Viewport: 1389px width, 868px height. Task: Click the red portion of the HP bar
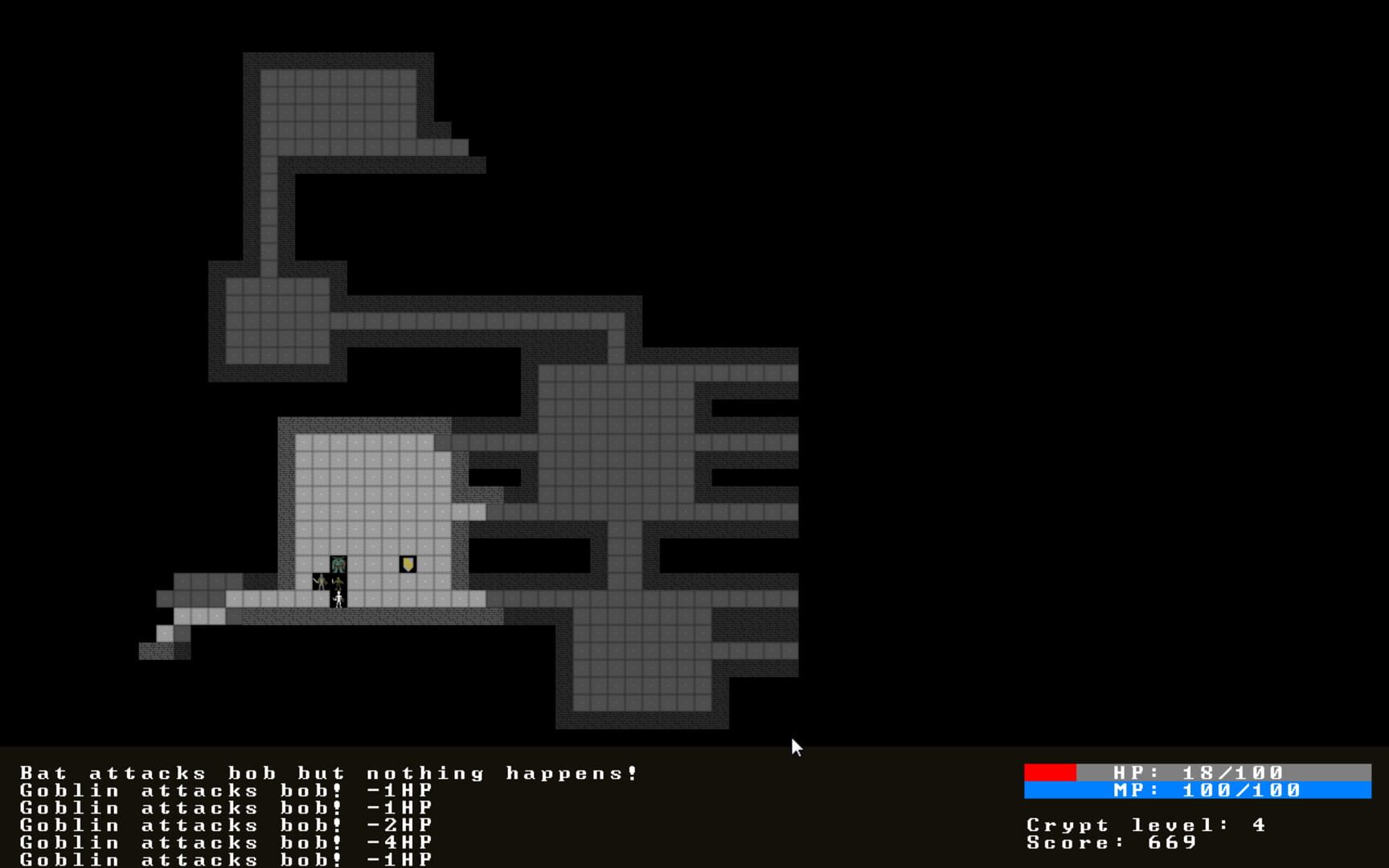tap(1049, 771)
